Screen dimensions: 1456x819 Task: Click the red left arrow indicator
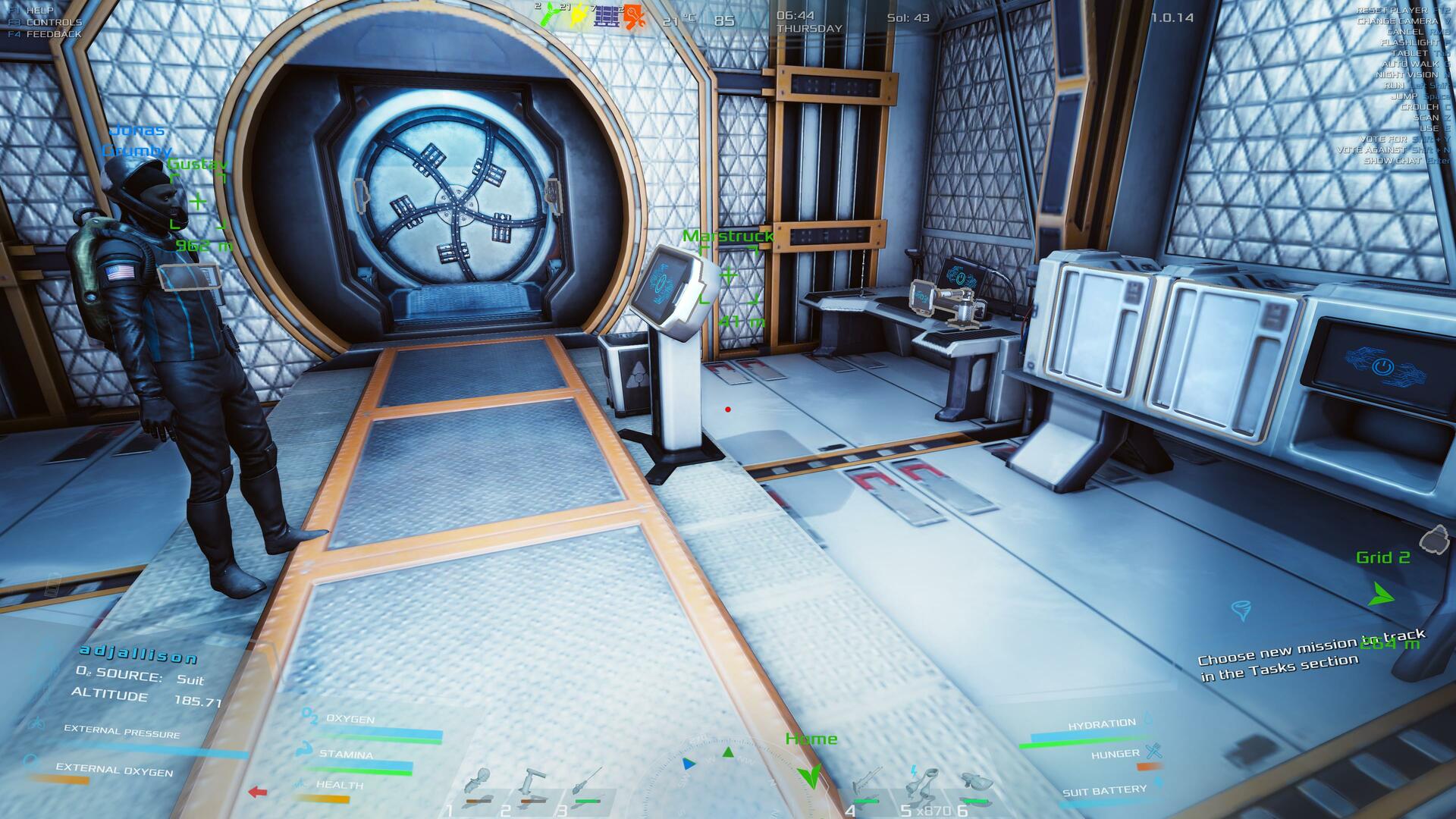258,792
